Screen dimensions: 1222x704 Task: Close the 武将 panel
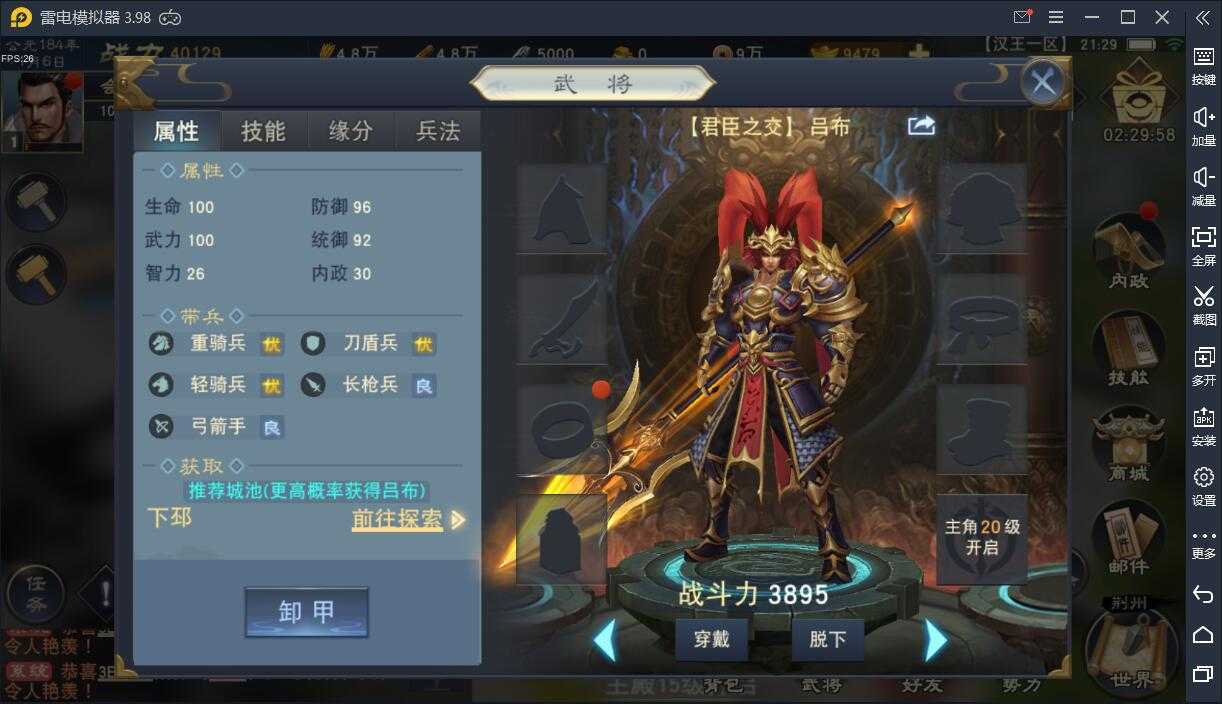click(x=1043, y=82)
